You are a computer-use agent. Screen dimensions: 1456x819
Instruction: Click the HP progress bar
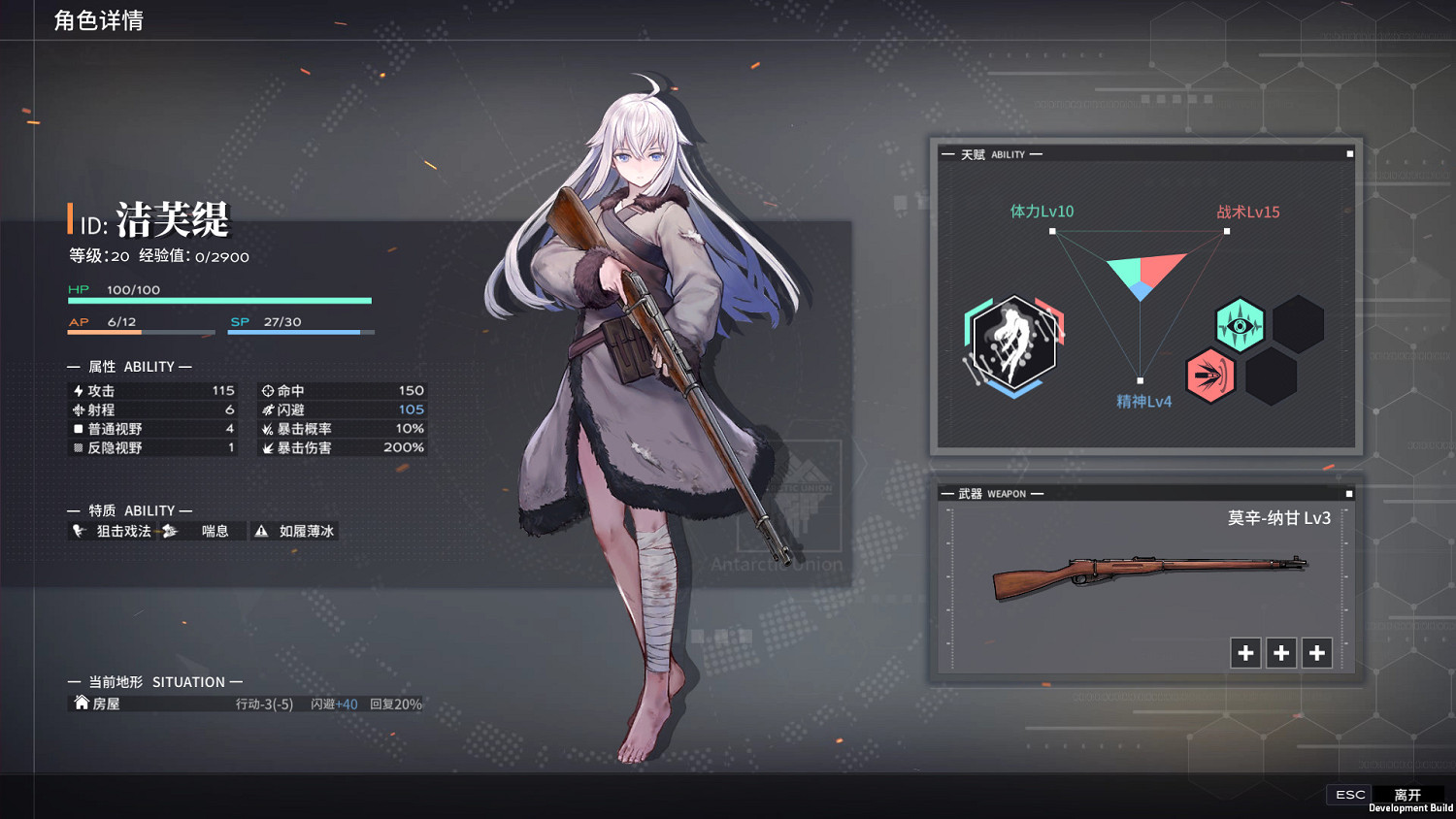pyautogui.click(x=218, y=301)
